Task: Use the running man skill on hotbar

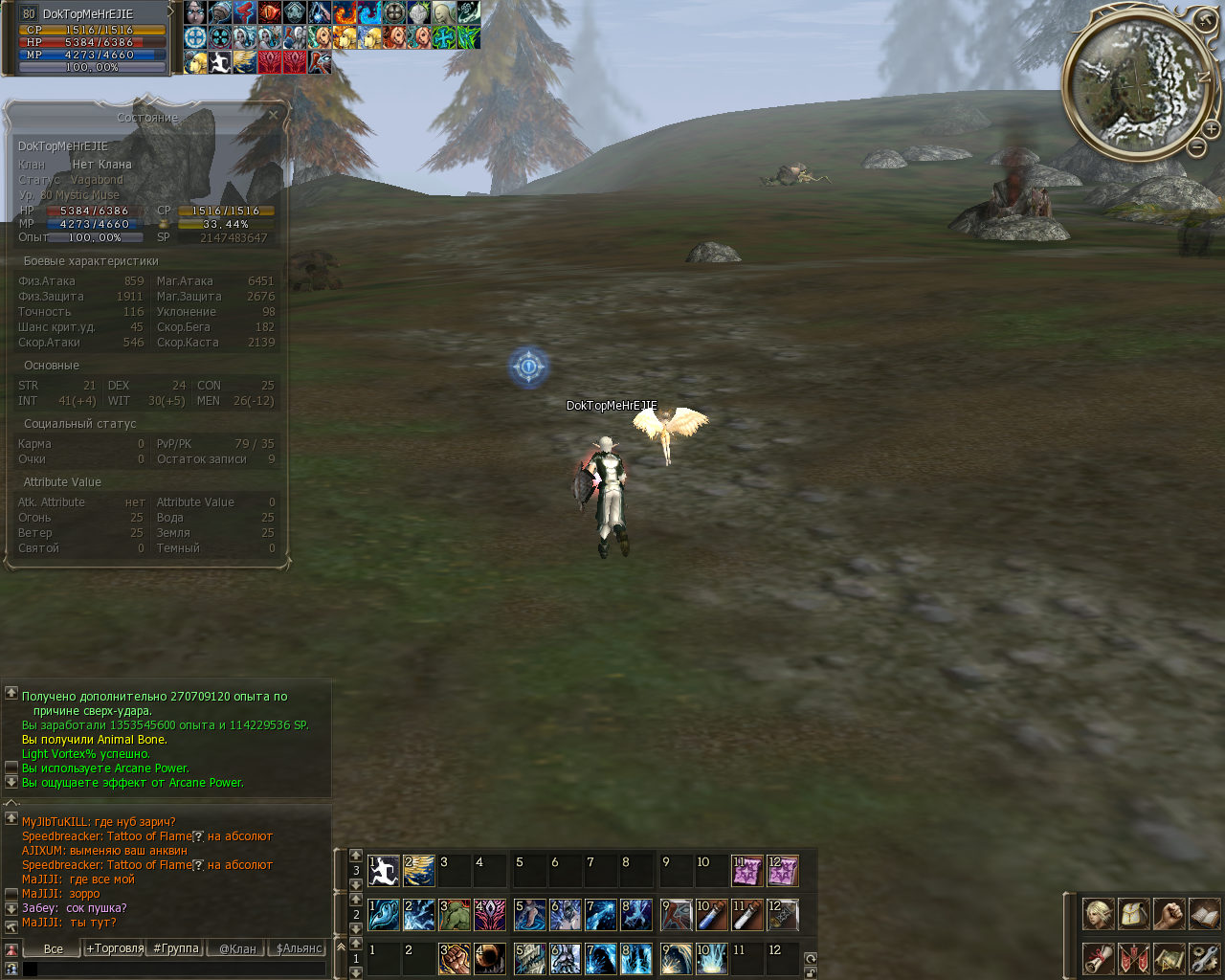Action: [384, 871]
